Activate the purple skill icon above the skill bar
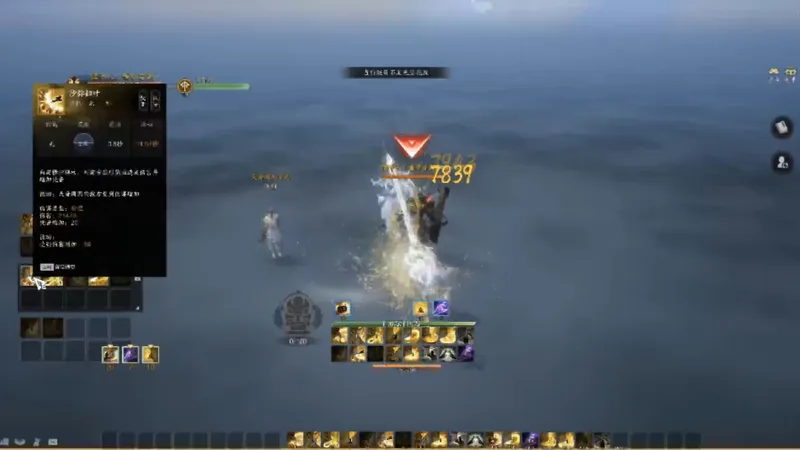The width and height of the screenshot is (800, 450). (441, 309)
